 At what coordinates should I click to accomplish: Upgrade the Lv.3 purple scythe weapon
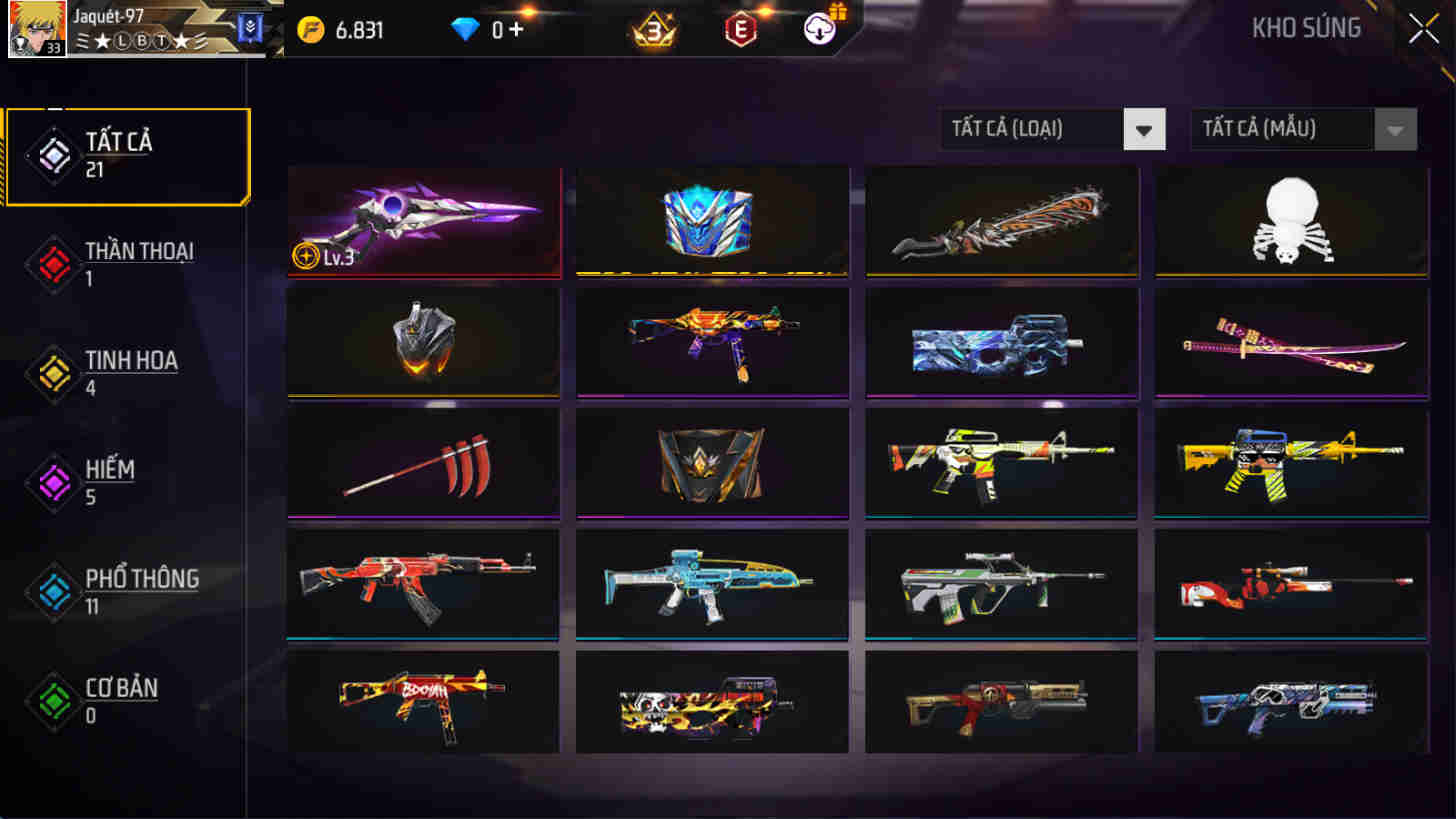click(x=422, y=221)
